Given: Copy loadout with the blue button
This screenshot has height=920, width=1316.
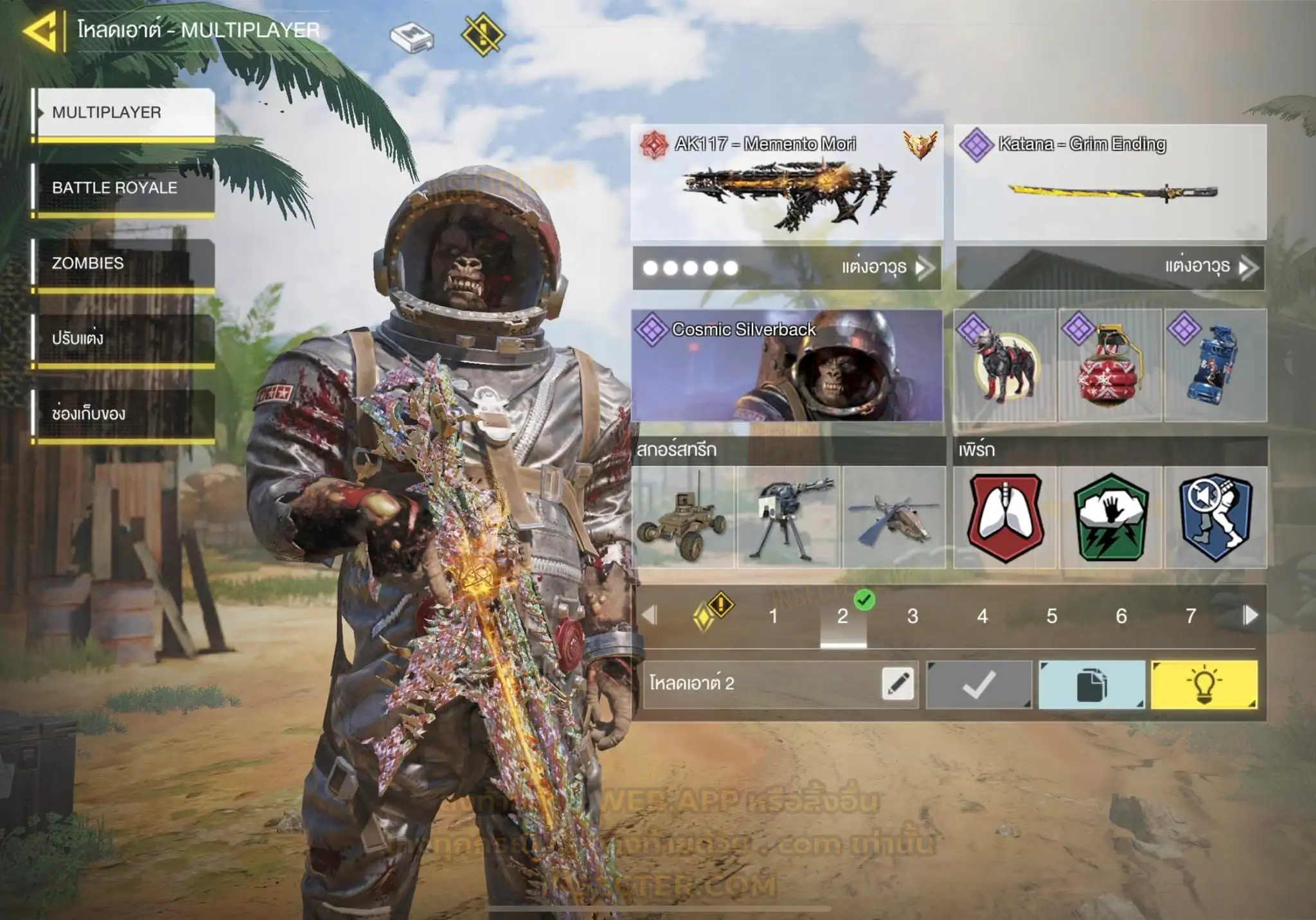Looking at the screenshot, I should 1091,685.
